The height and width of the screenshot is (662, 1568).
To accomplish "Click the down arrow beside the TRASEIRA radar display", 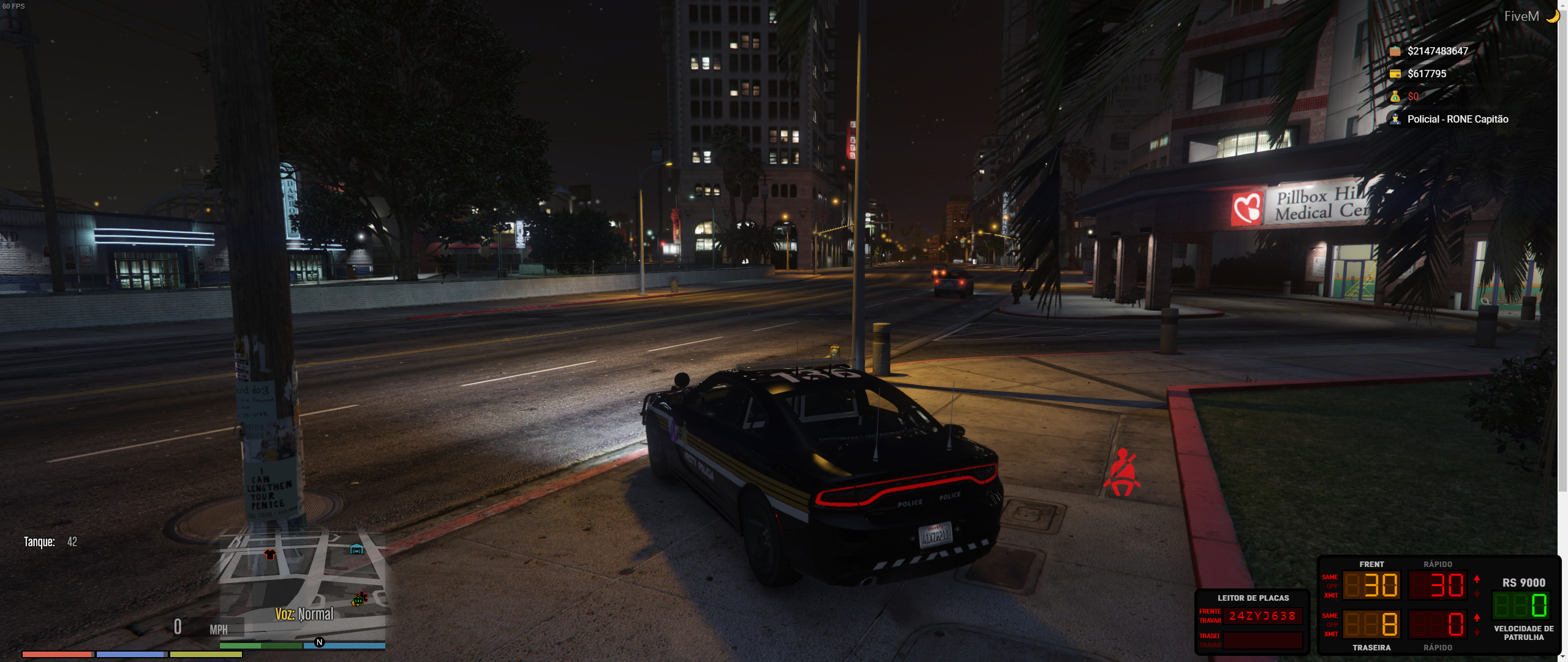I will pyautogui.click(x=1476, y=633).
